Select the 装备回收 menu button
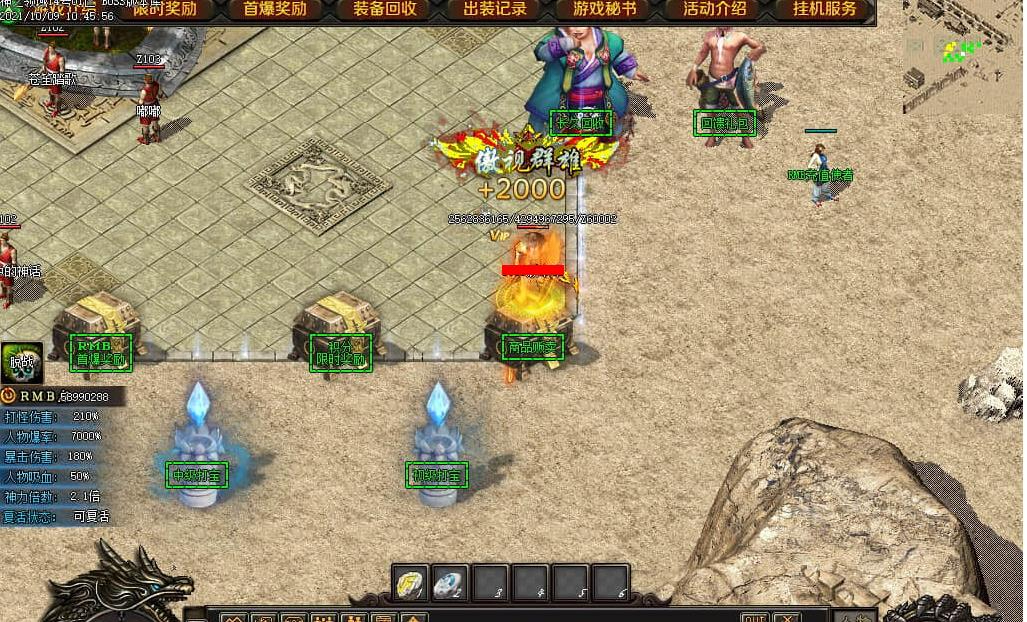The image size is (1027, 622). pyautogui.click(x=385, y=10)
